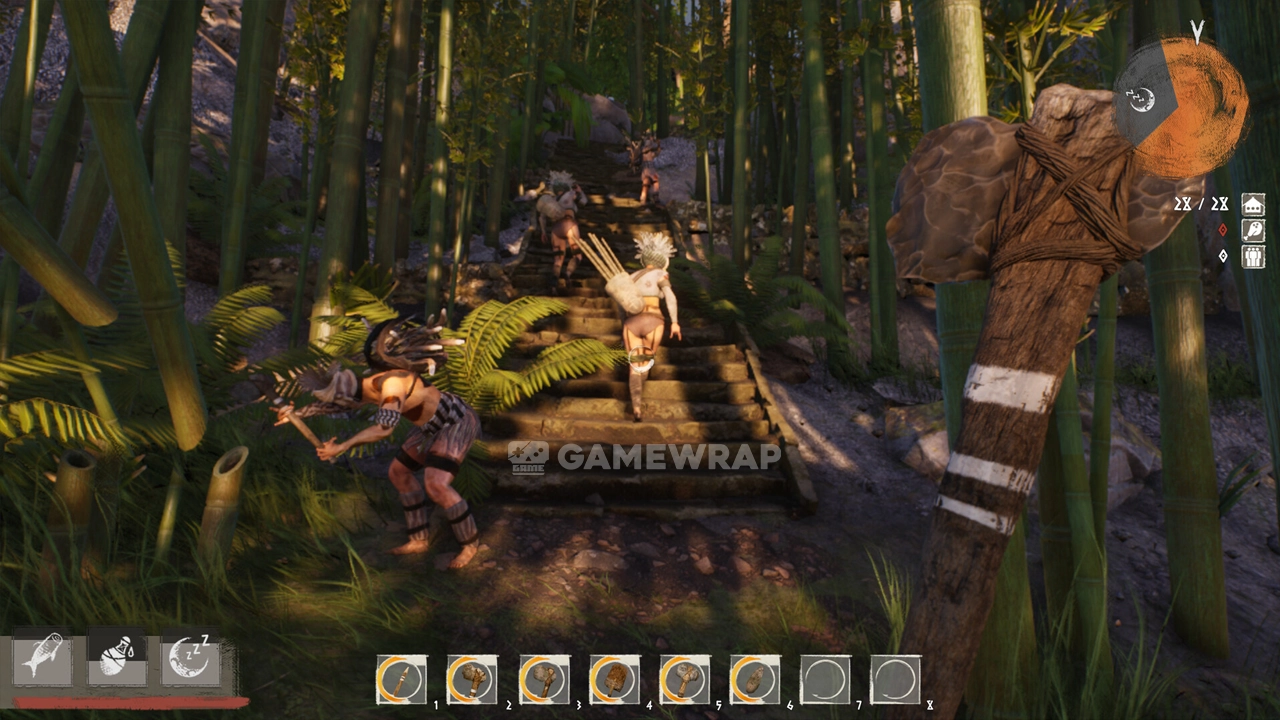Choose the stone axe in hotbar slot 3
The height and width of the screenshot is (720, 1280).
coord(544,680)
